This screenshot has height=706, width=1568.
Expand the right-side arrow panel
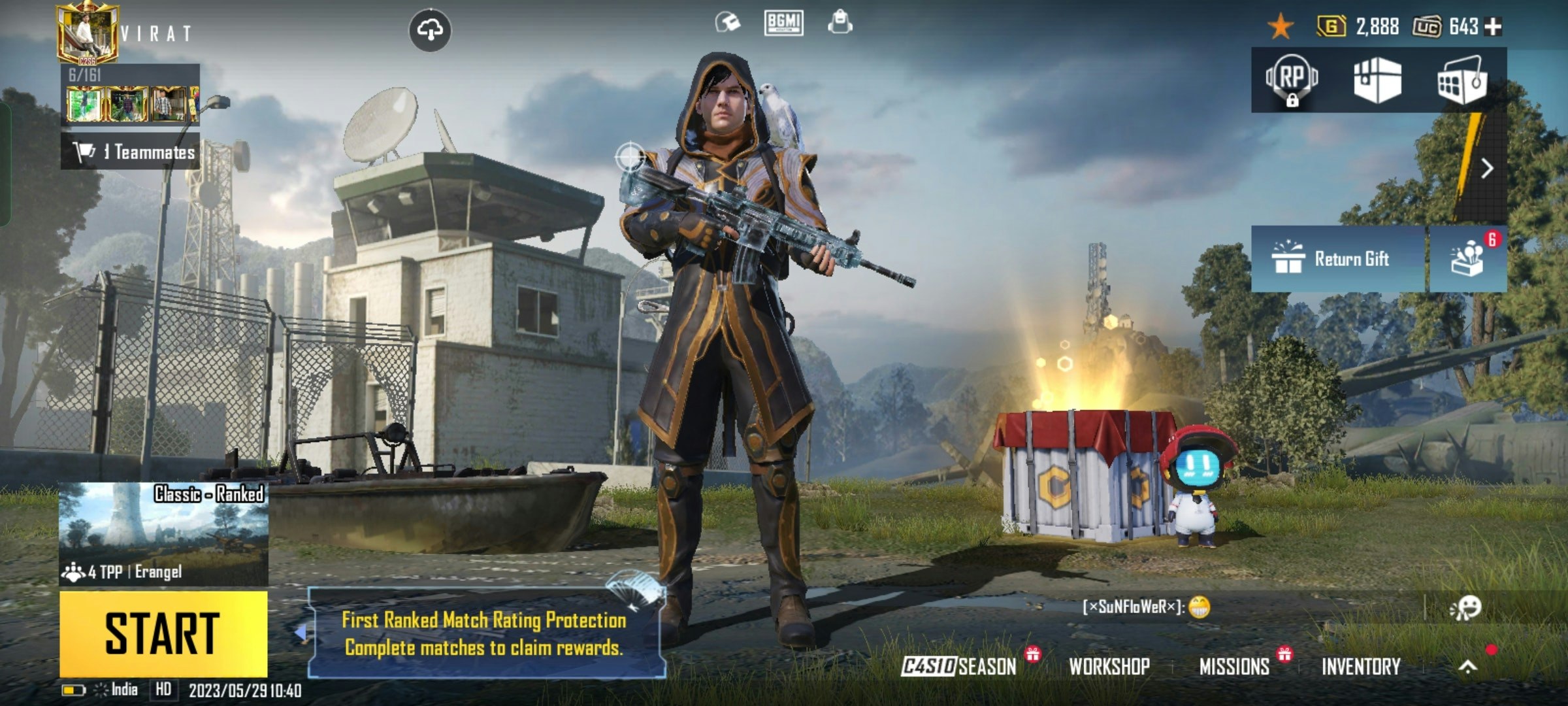pyautogui.click(x=1487, y=169)
